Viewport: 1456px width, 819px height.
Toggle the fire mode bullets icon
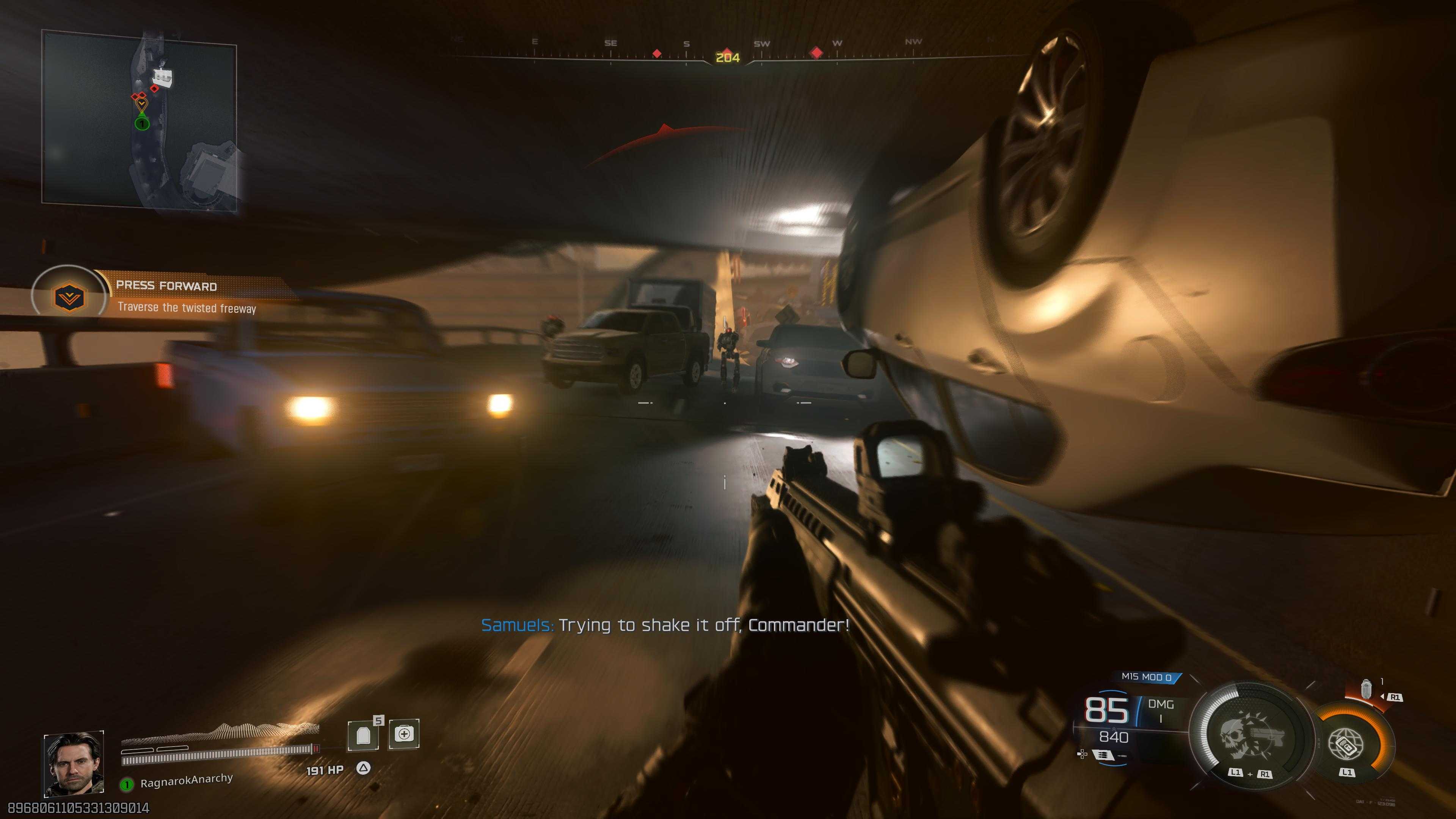tap(1102, 755)
